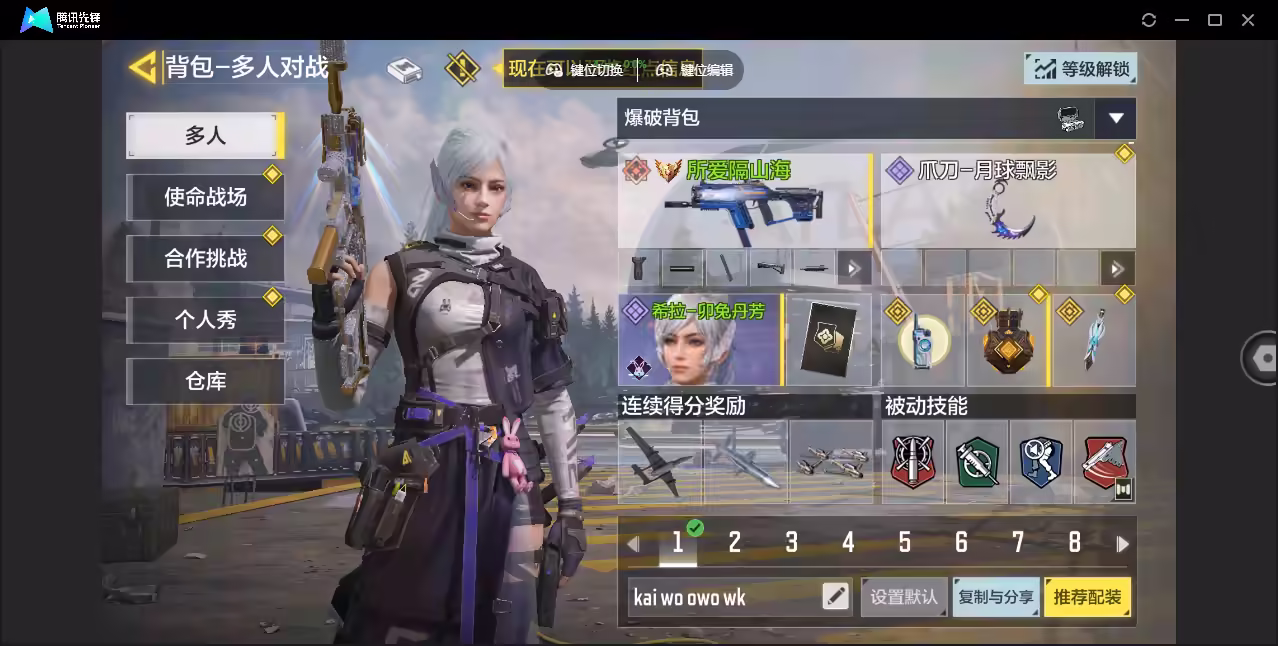Image resolution: width=1278 pixels, height=646 pixels.
Task: Select the 多人 tab
Action: (205, 135)
